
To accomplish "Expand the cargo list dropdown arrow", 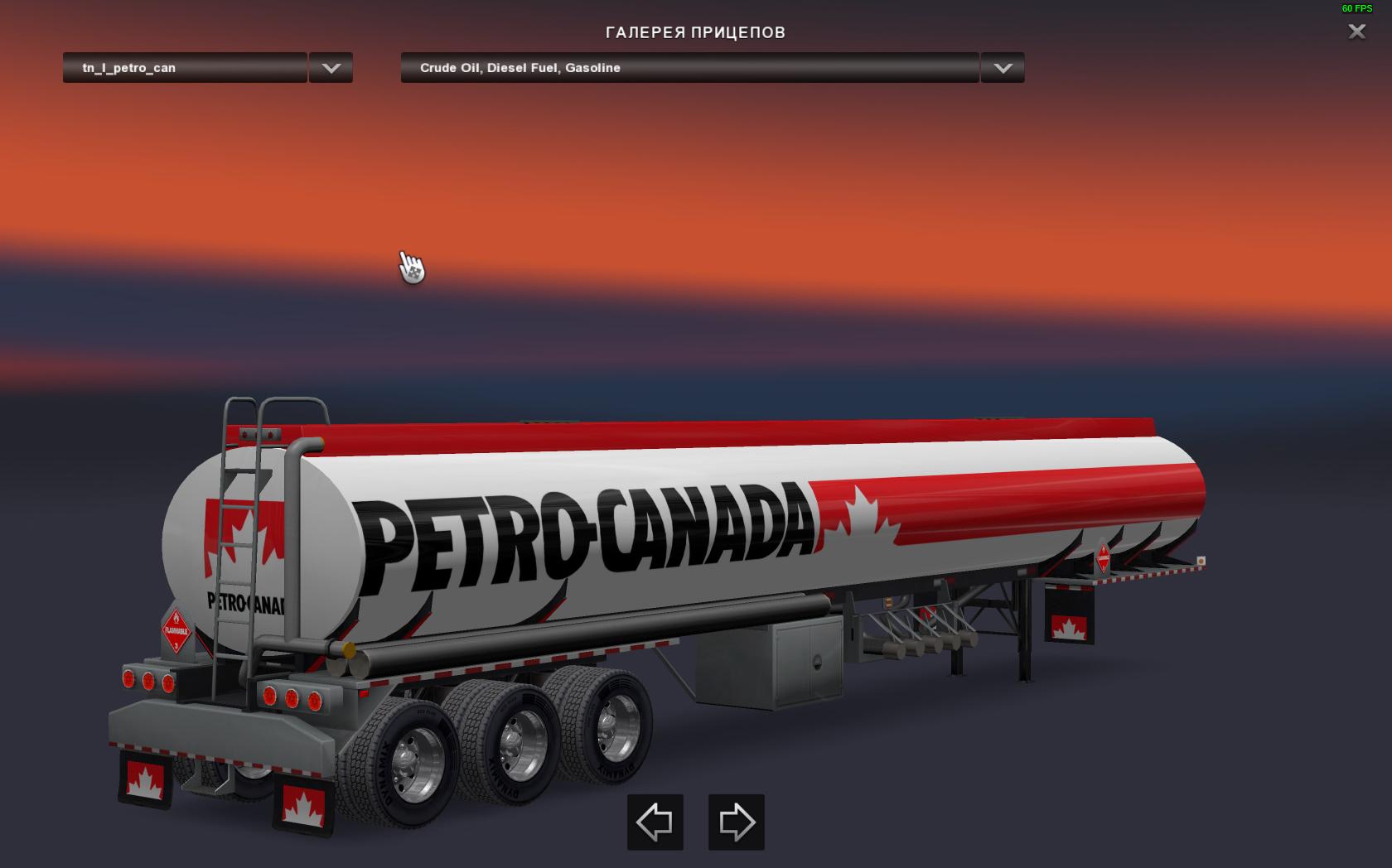I will [x=1003, y=68].
